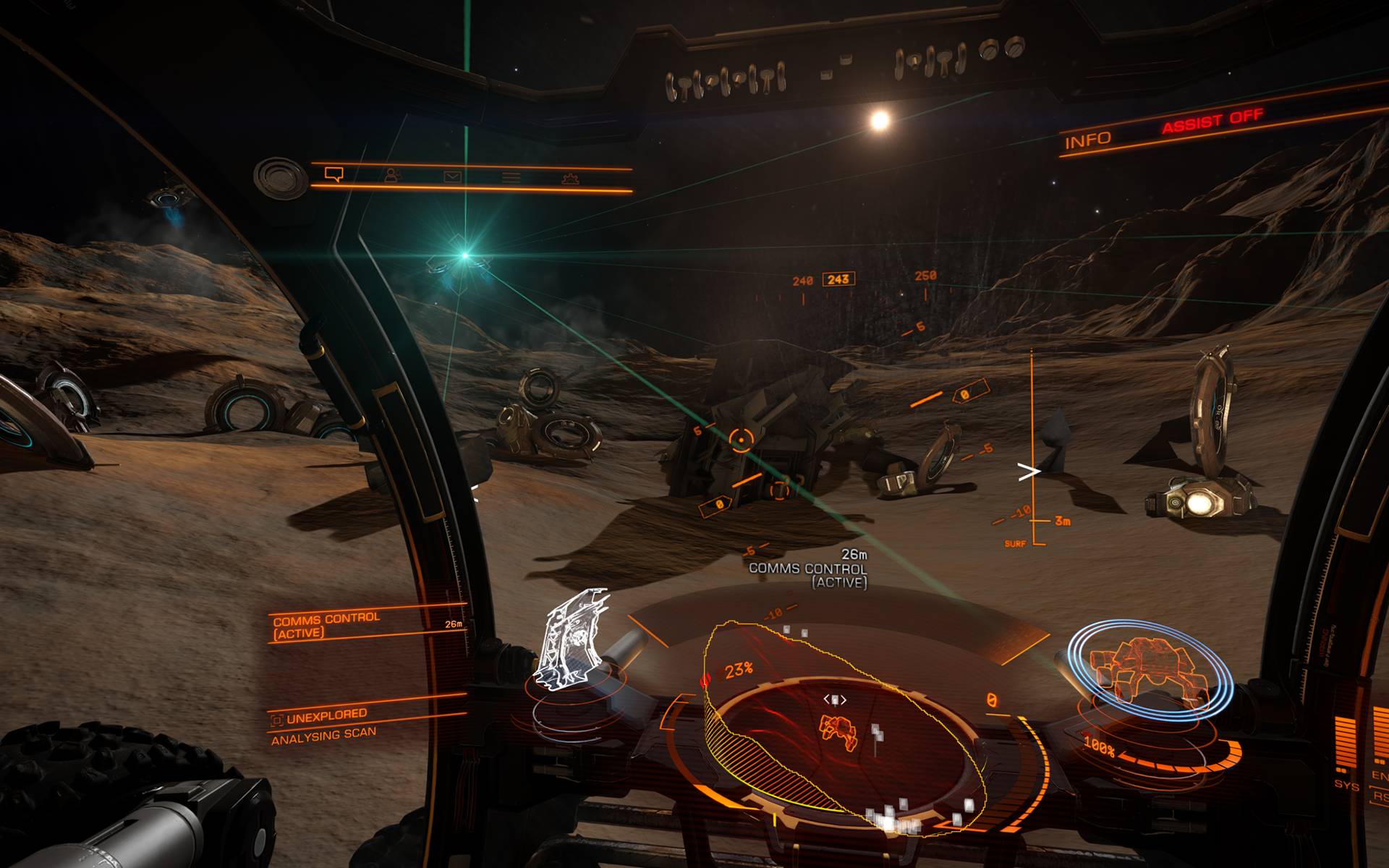Toggle the ASSIST OFF indicator

pos(1212,121)
